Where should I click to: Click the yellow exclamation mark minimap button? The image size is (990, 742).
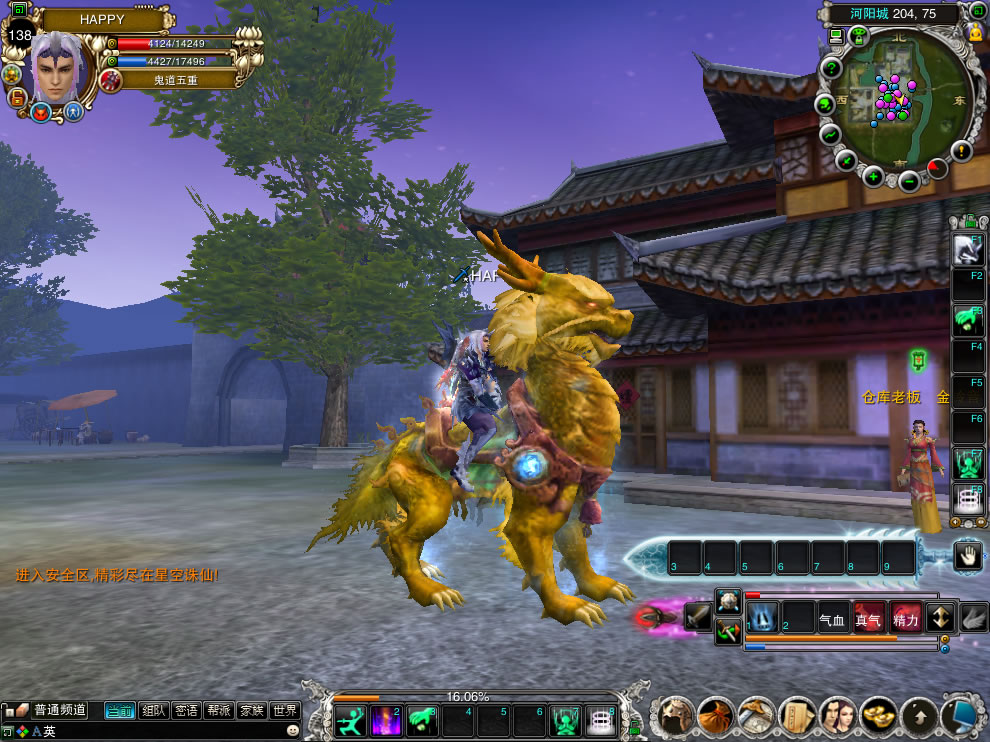pos(962,151)
